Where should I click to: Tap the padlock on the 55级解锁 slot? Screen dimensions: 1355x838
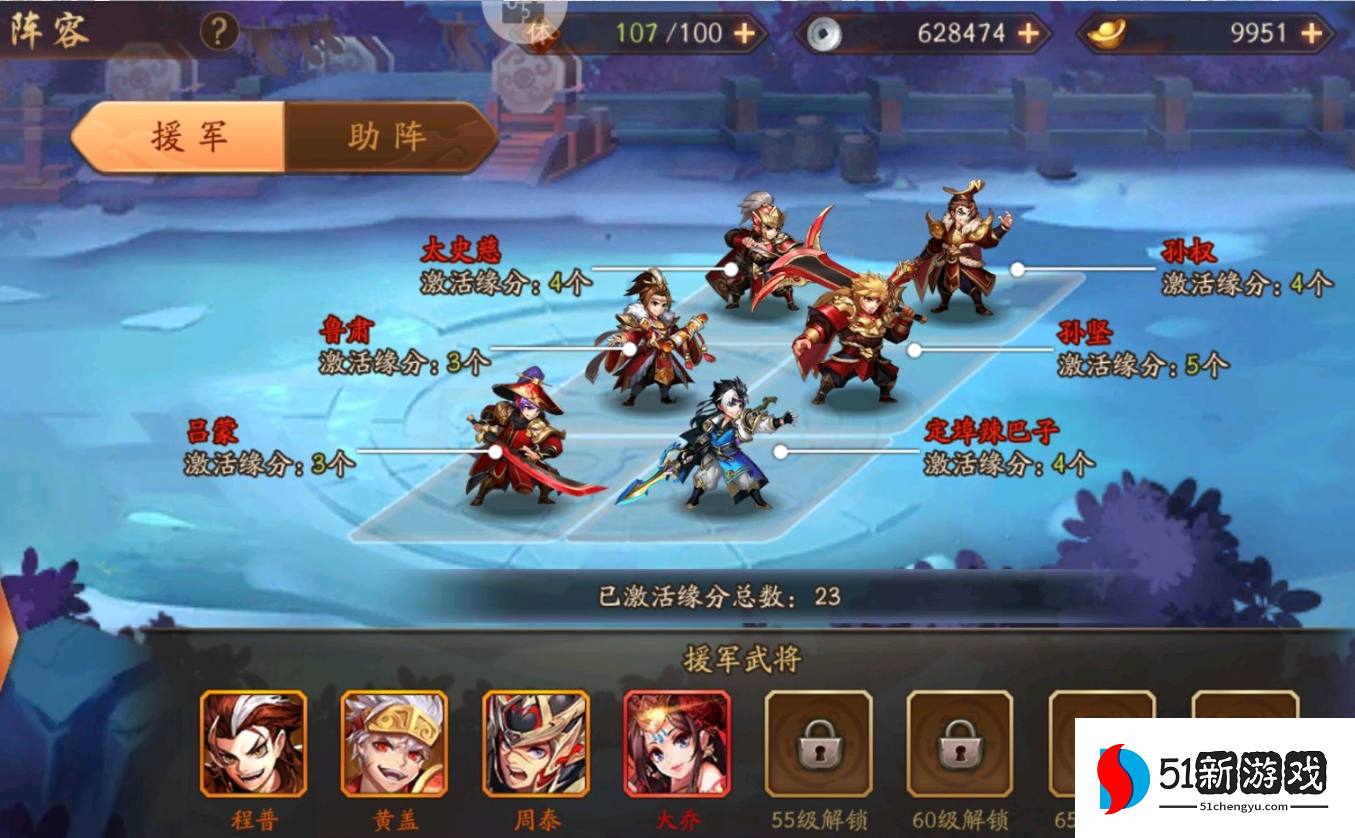coord(820,748)
